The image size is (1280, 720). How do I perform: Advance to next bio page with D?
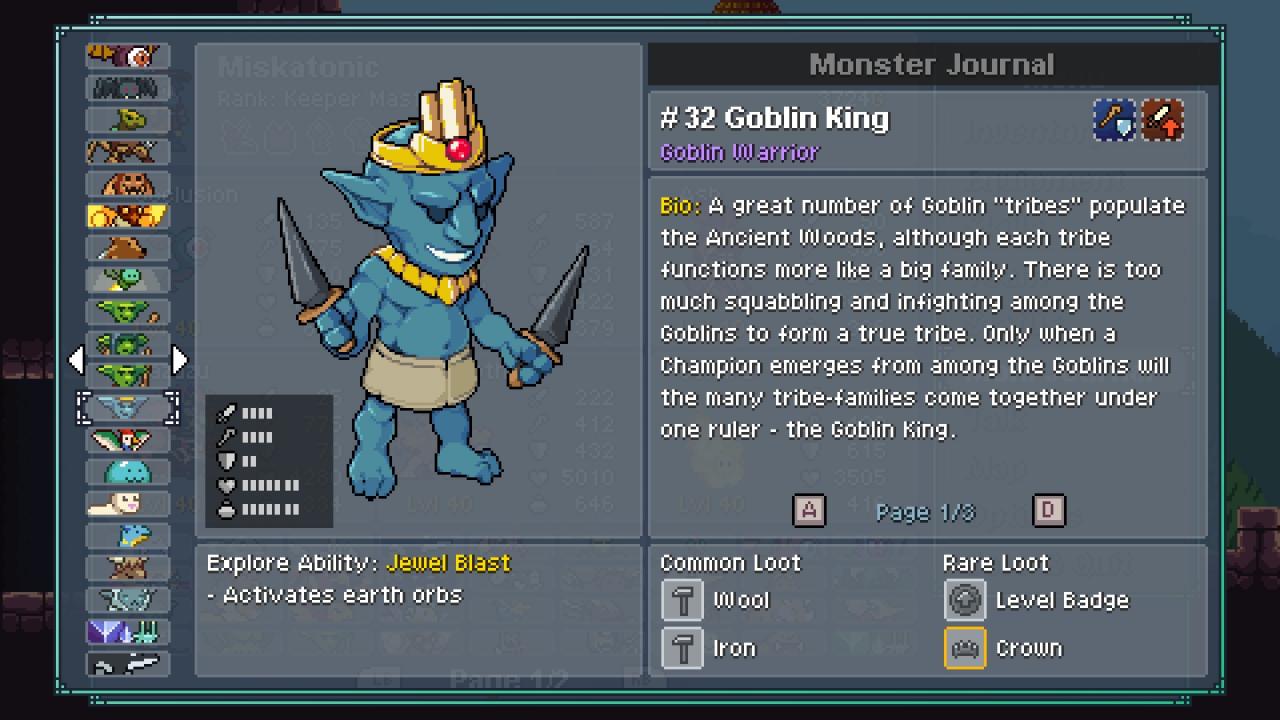click(1048, 511)
